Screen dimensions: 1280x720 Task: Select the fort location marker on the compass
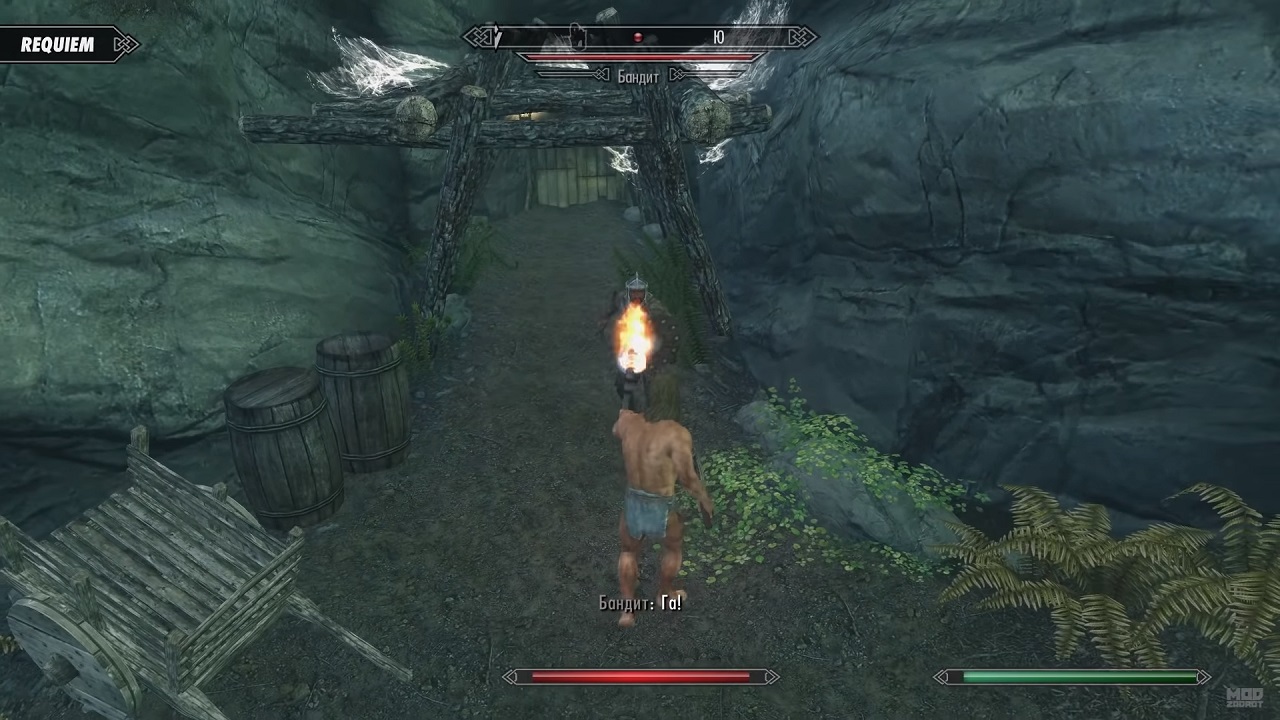click(576, 36)
